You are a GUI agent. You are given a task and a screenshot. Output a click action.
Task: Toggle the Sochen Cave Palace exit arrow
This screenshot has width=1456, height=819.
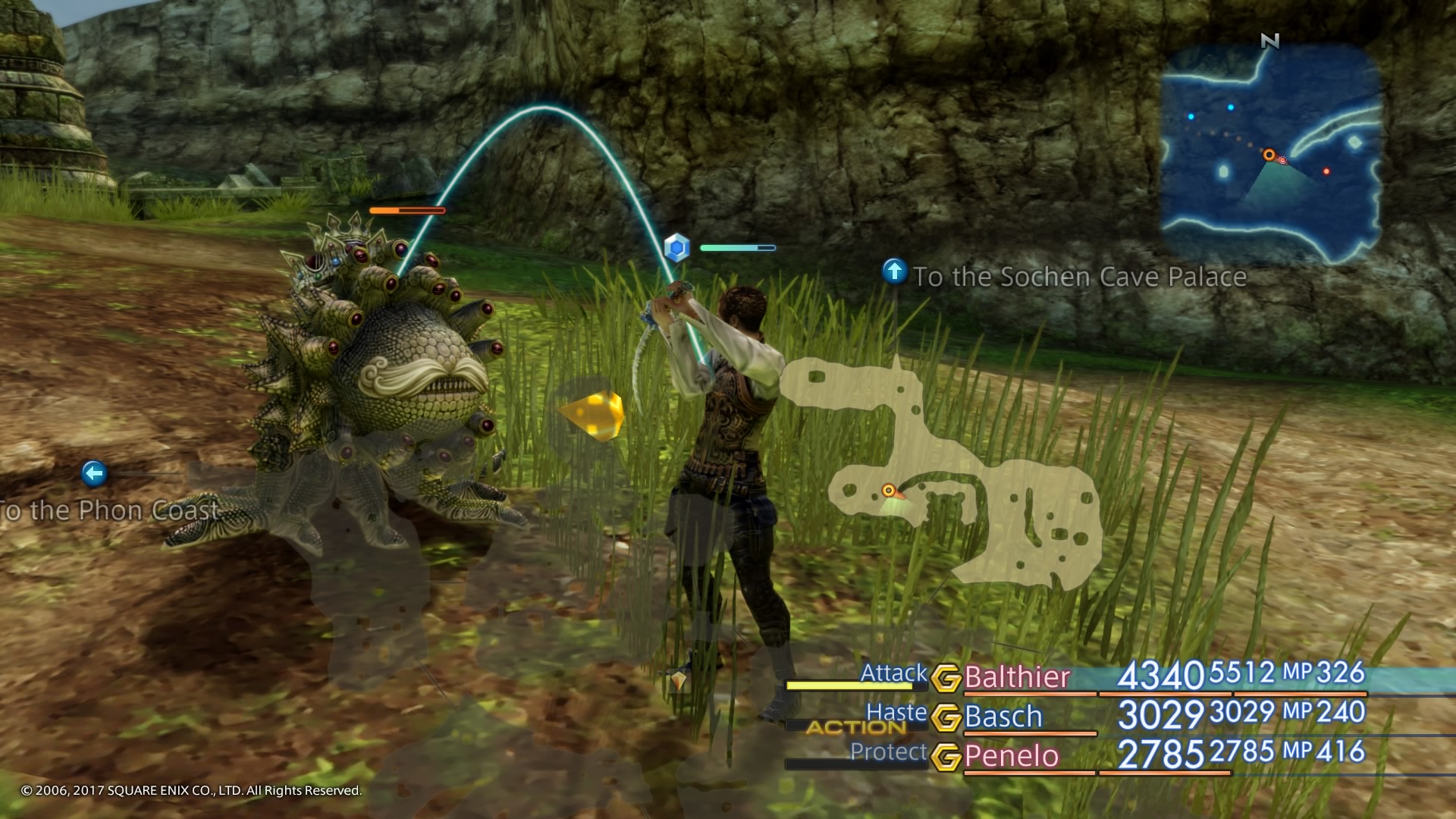(x=895, y=271)
